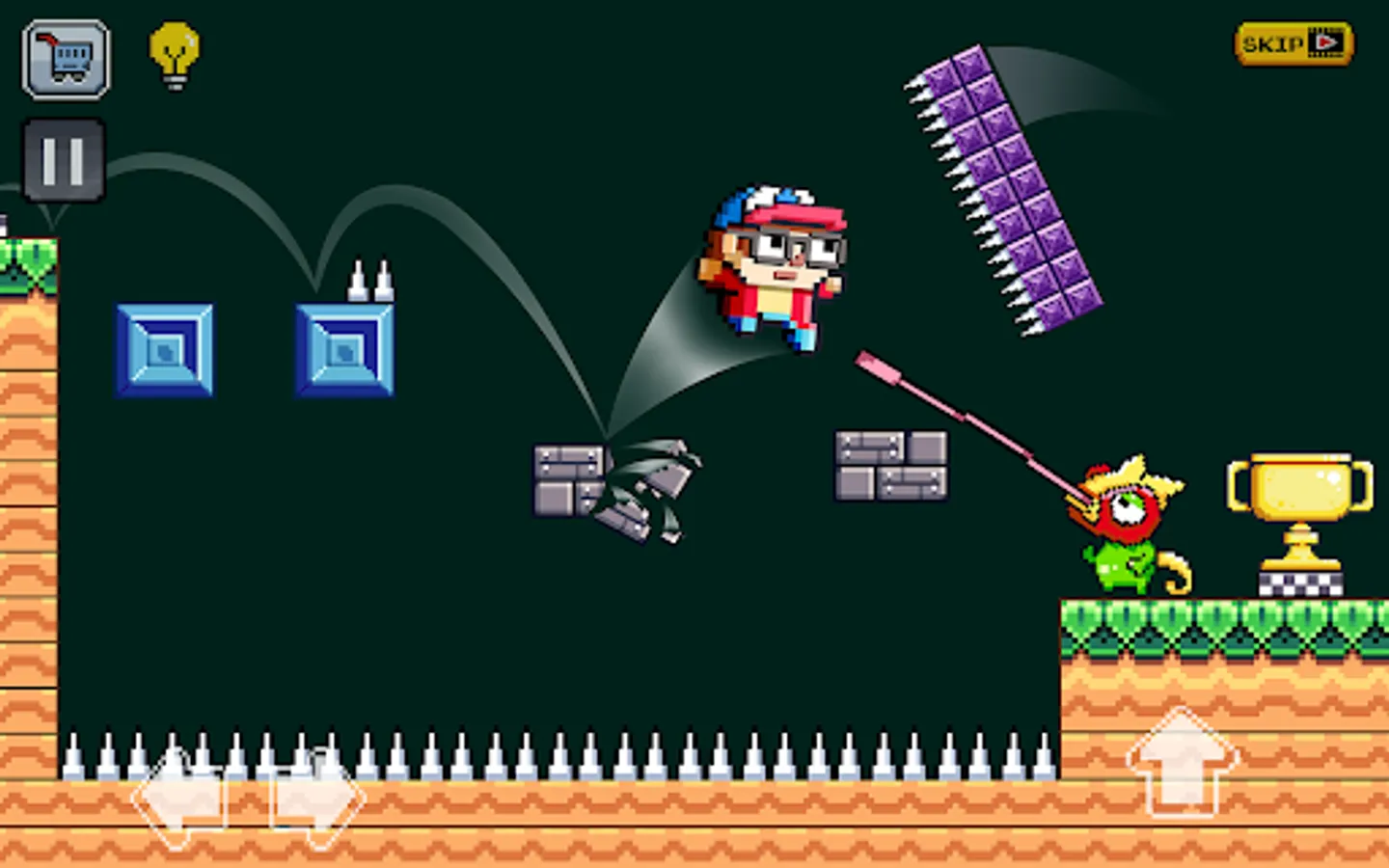The width and height of the screenshot is (1389, 868).
Task: Tap the blue block with spikes on top
Action: pyautogui.click(x=345, y=351)
